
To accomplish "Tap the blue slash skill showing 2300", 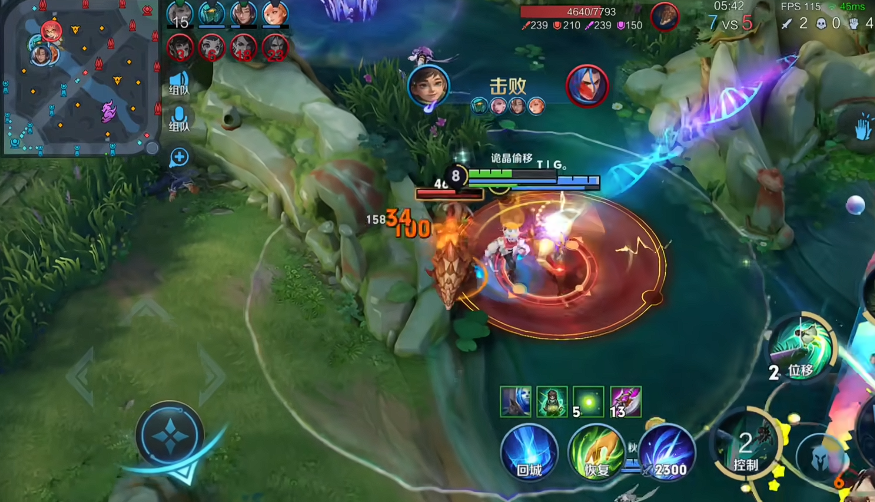I will 667,449.
